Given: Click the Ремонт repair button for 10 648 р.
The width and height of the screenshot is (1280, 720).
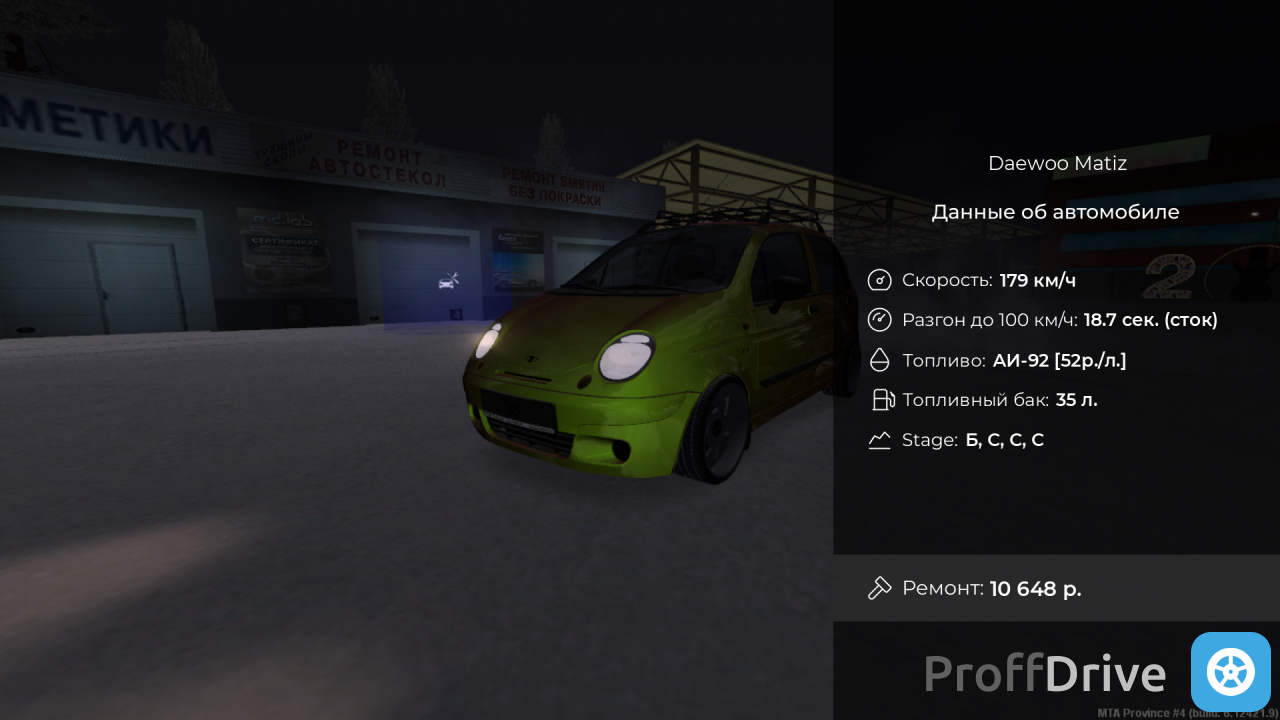Looking at the screenshot, I should click(1055, 588).
